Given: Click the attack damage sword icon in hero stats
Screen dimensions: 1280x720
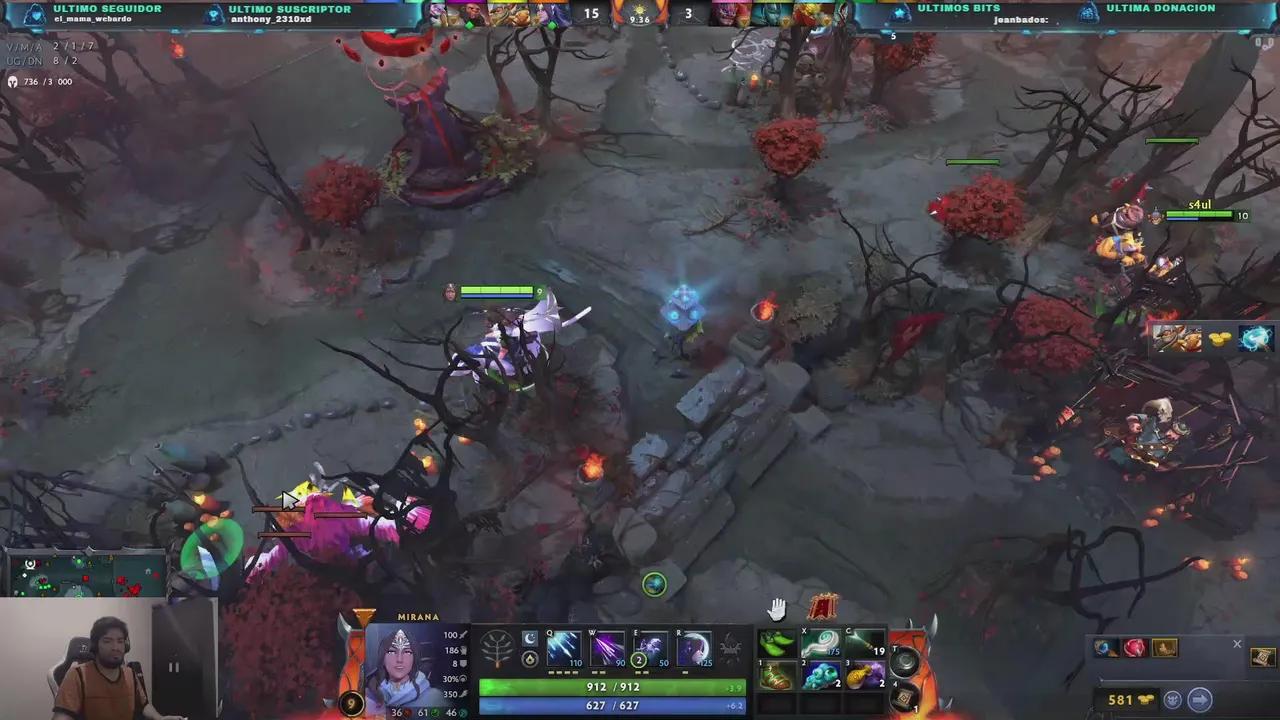Looking at the screenshot, I should click(x=462, y=634).
